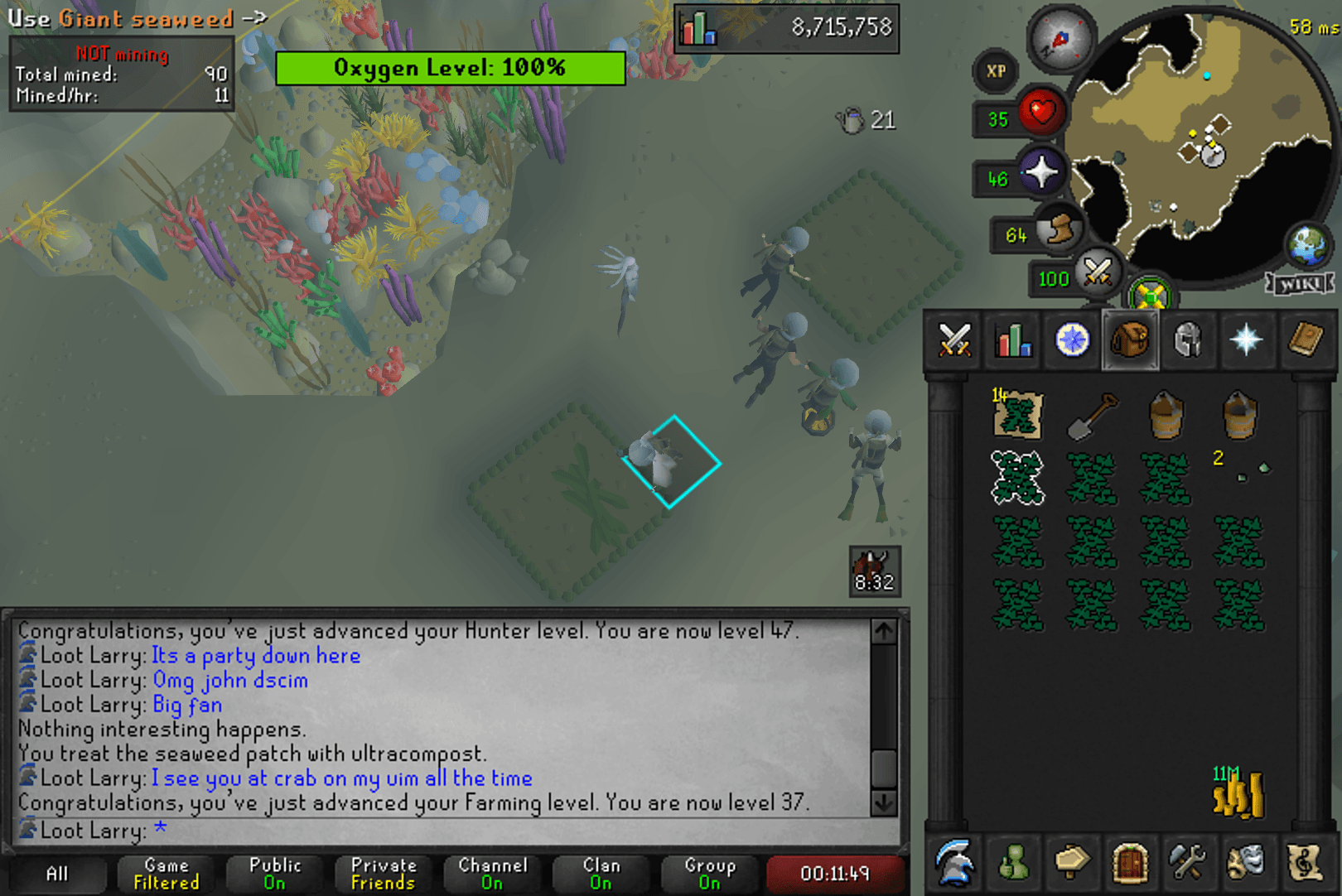Open the Prayer tab
The width and height of the screenshot is (1342, 896).
1248,340
